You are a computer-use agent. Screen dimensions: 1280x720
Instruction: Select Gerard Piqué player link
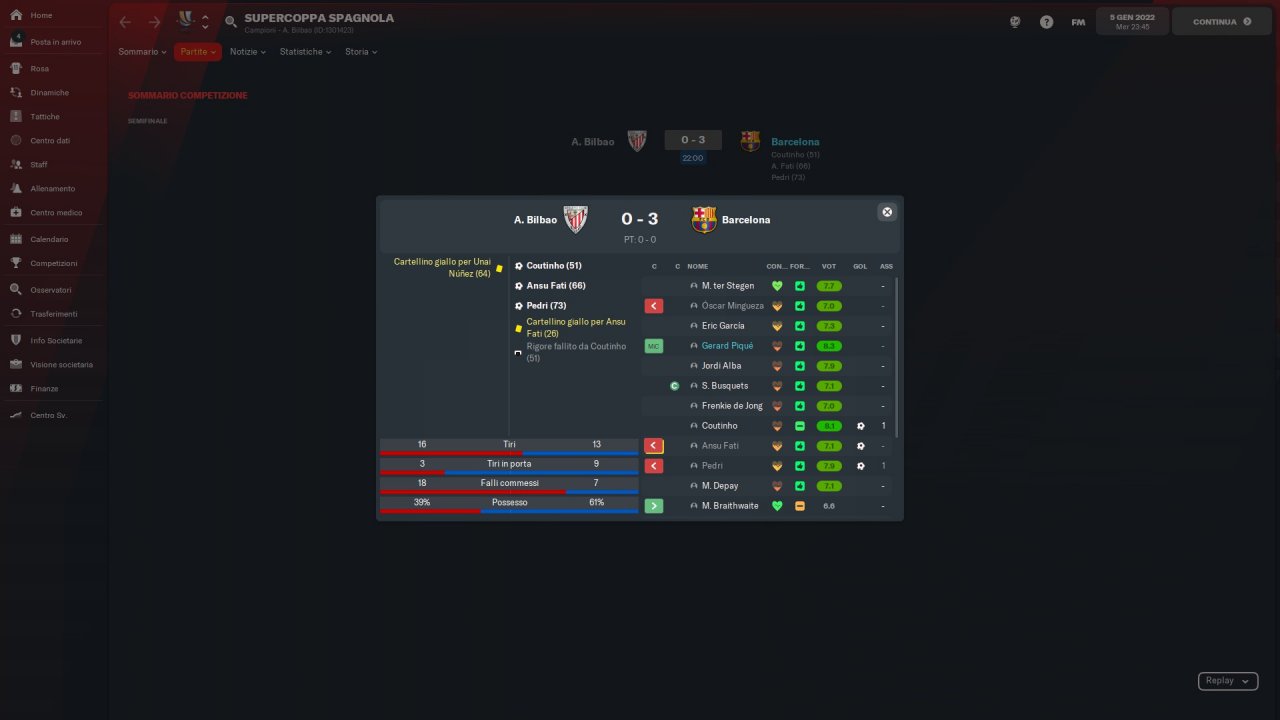(x=727, y=346)
